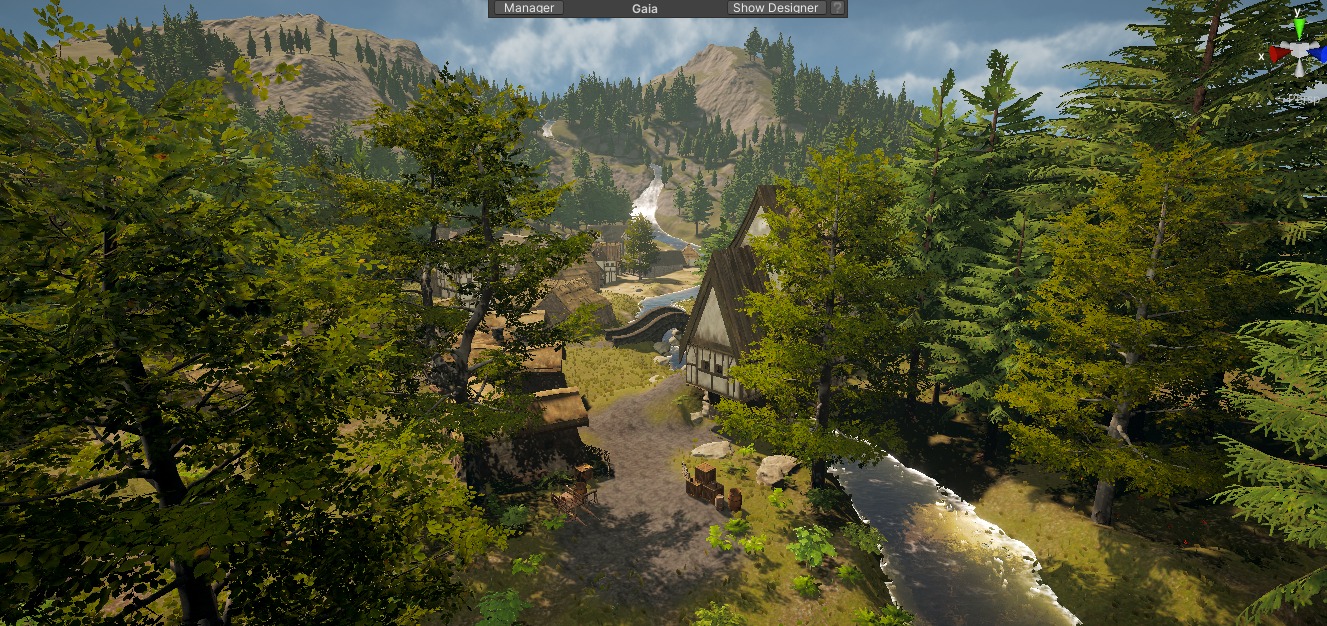
Task: Open Gaia help with the question mark
Action: pos(837,8)
